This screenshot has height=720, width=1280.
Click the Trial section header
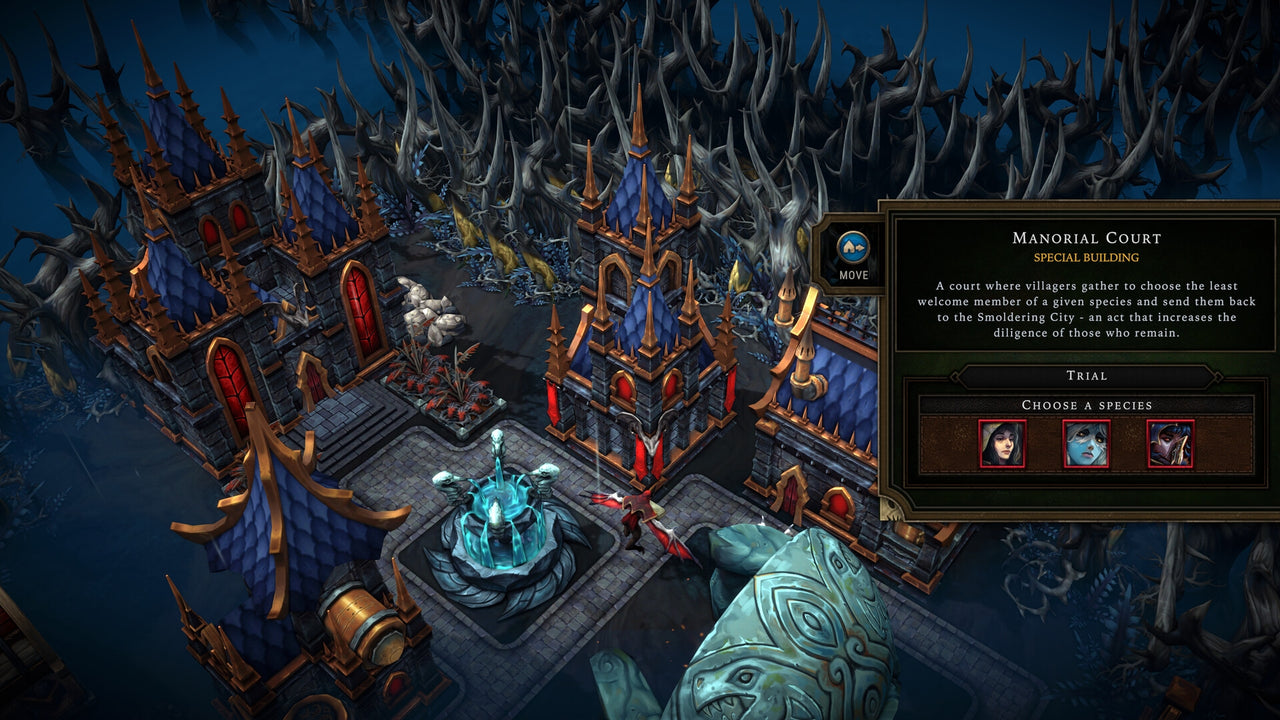(1087, 377)
